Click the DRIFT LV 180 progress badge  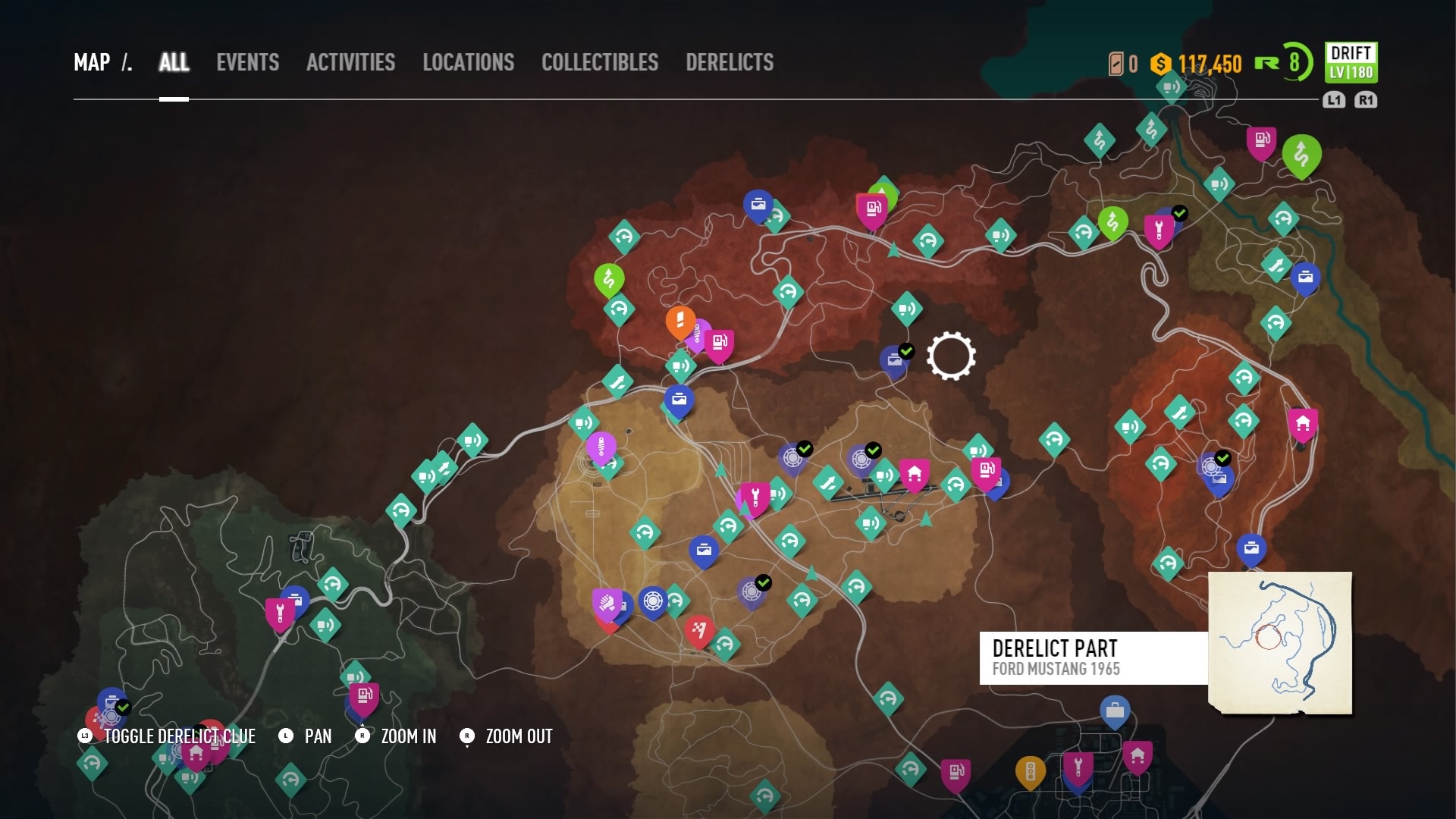tap(1351, 64)
